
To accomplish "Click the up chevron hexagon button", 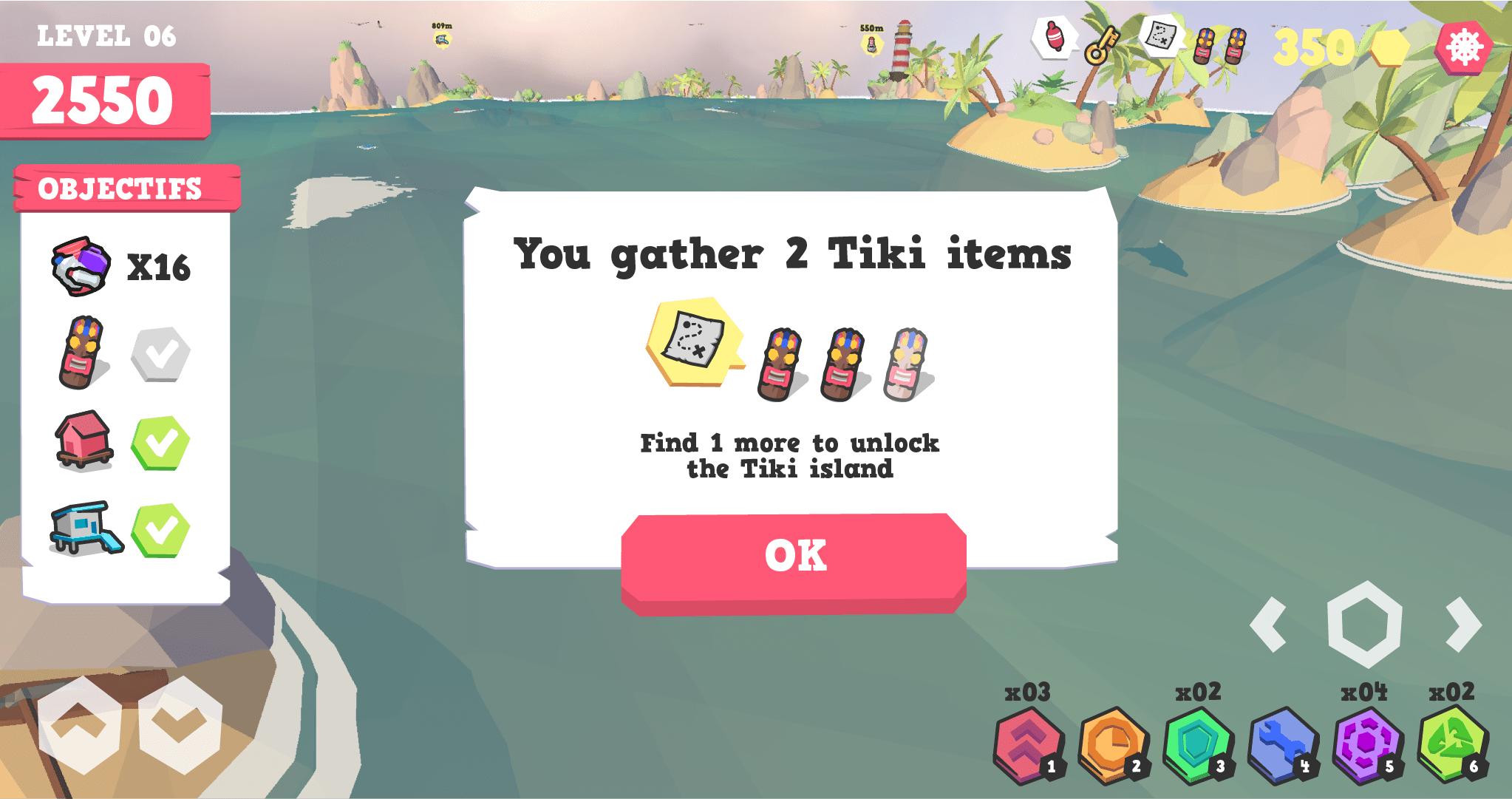I will click(x=79, y=724).
